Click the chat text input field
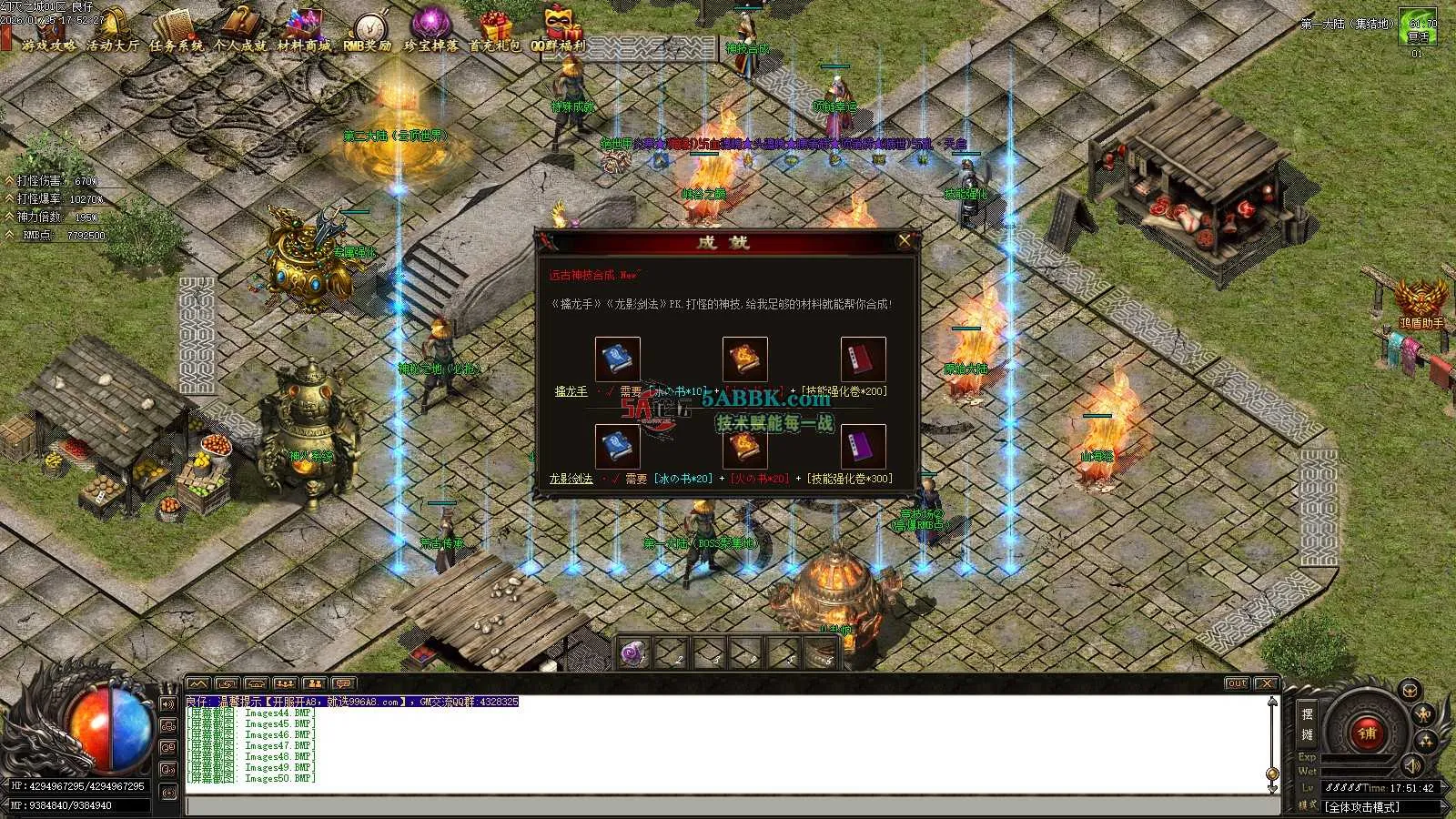Viewport: 1456px width, 819px height. click(728, 806)
